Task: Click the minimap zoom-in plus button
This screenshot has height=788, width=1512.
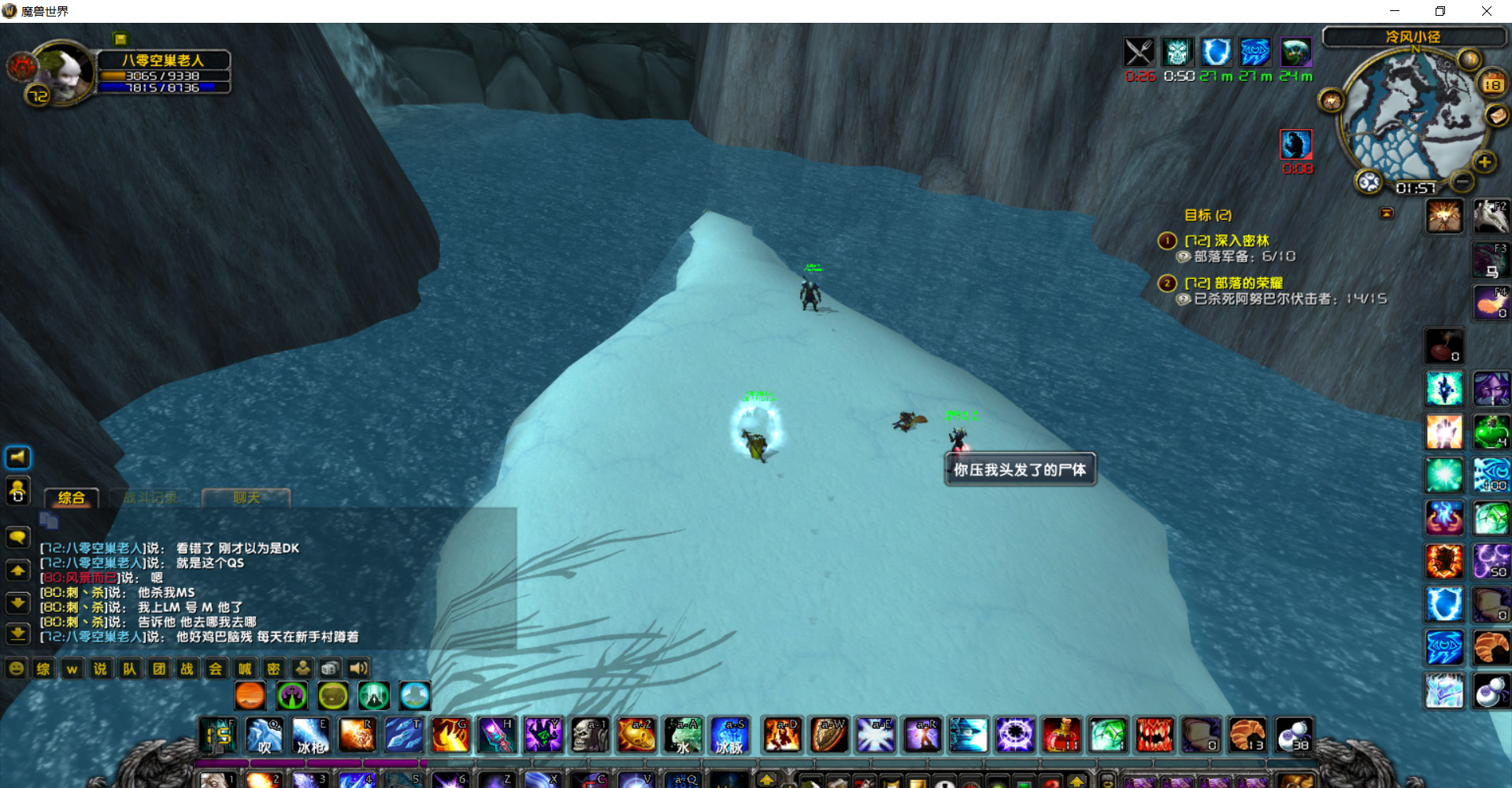Action: (1484, 162)
